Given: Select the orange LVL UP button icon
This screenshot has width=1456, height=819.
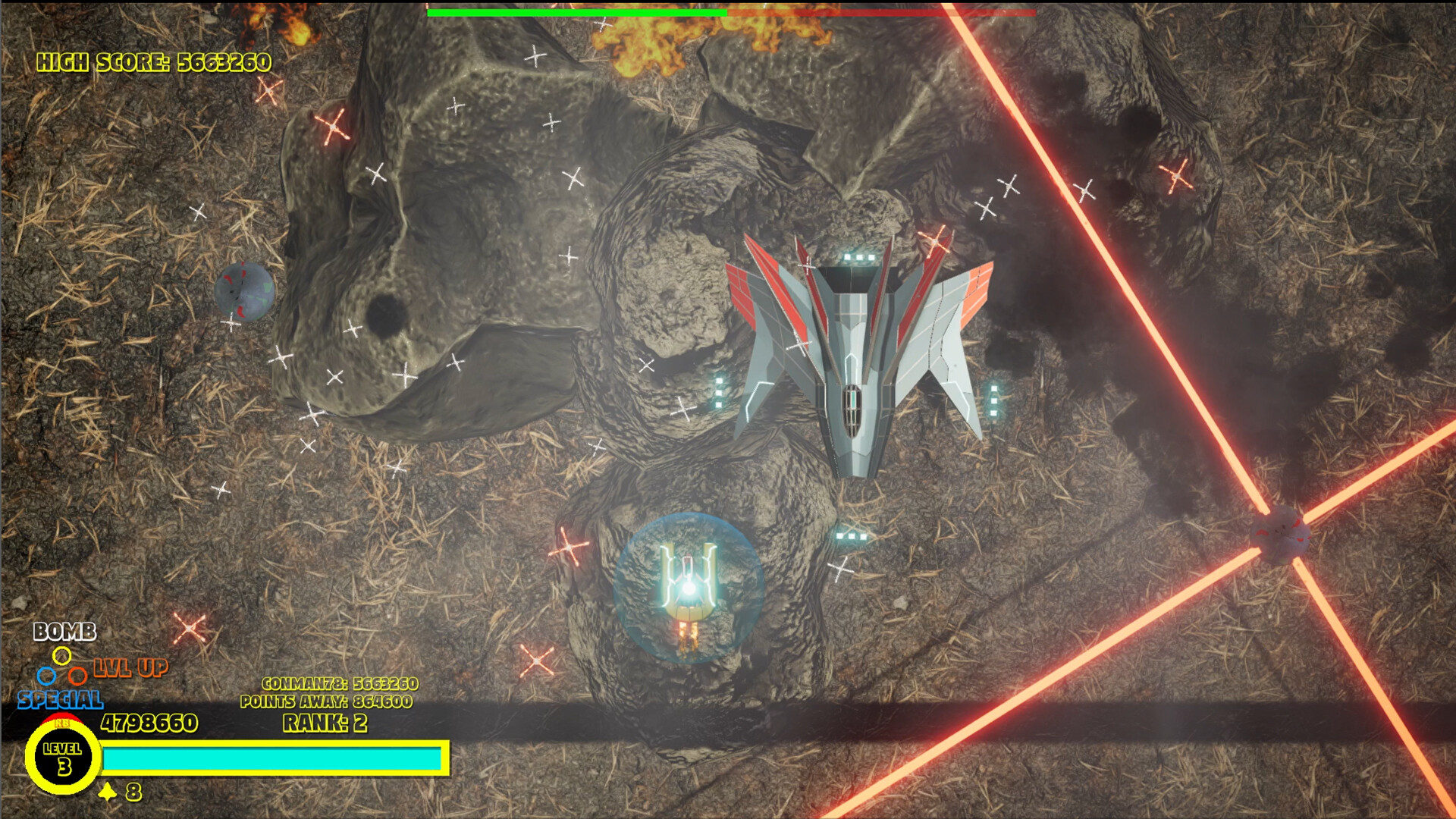Looking at the screenshot, I should 77,675.
